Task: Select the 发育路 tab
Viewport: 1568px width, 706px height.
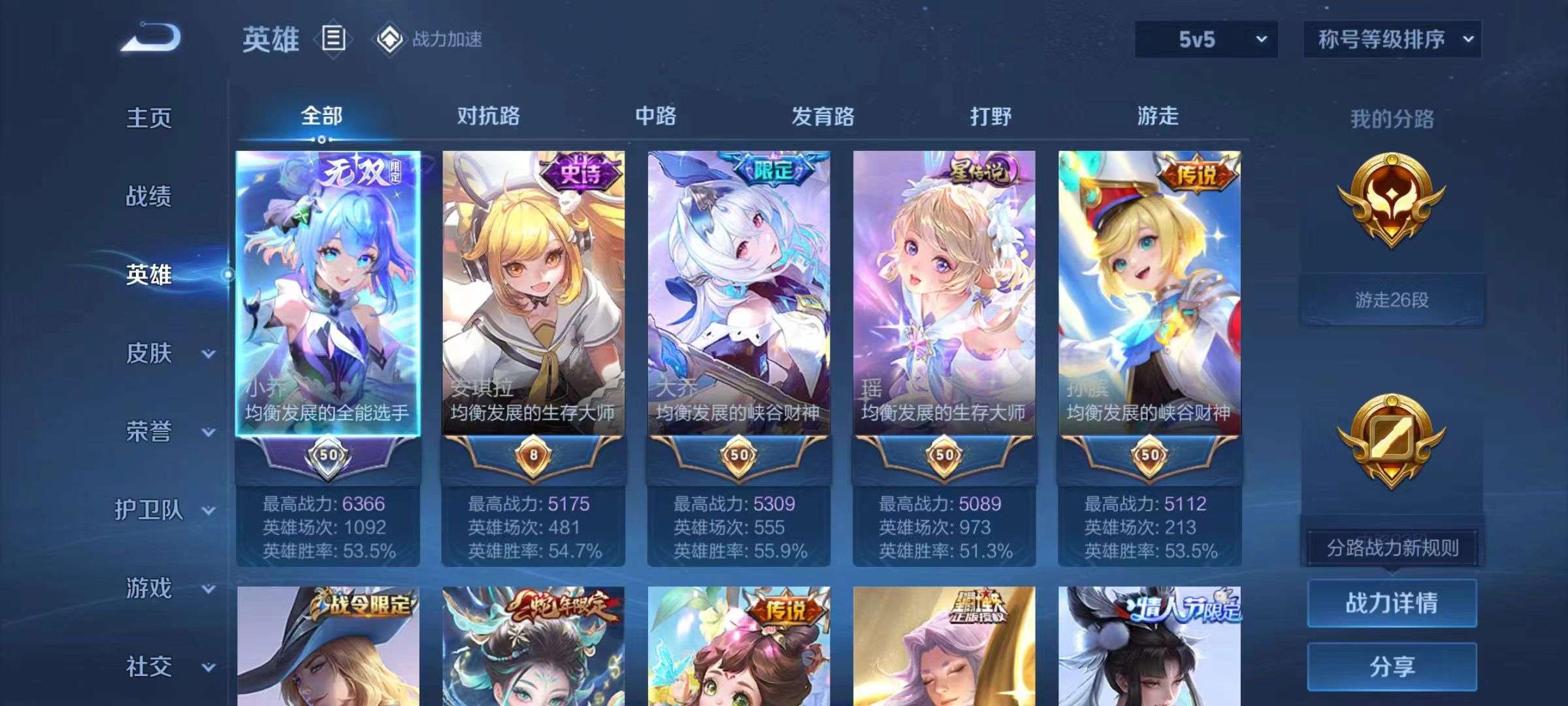Action: click(823, 116)
